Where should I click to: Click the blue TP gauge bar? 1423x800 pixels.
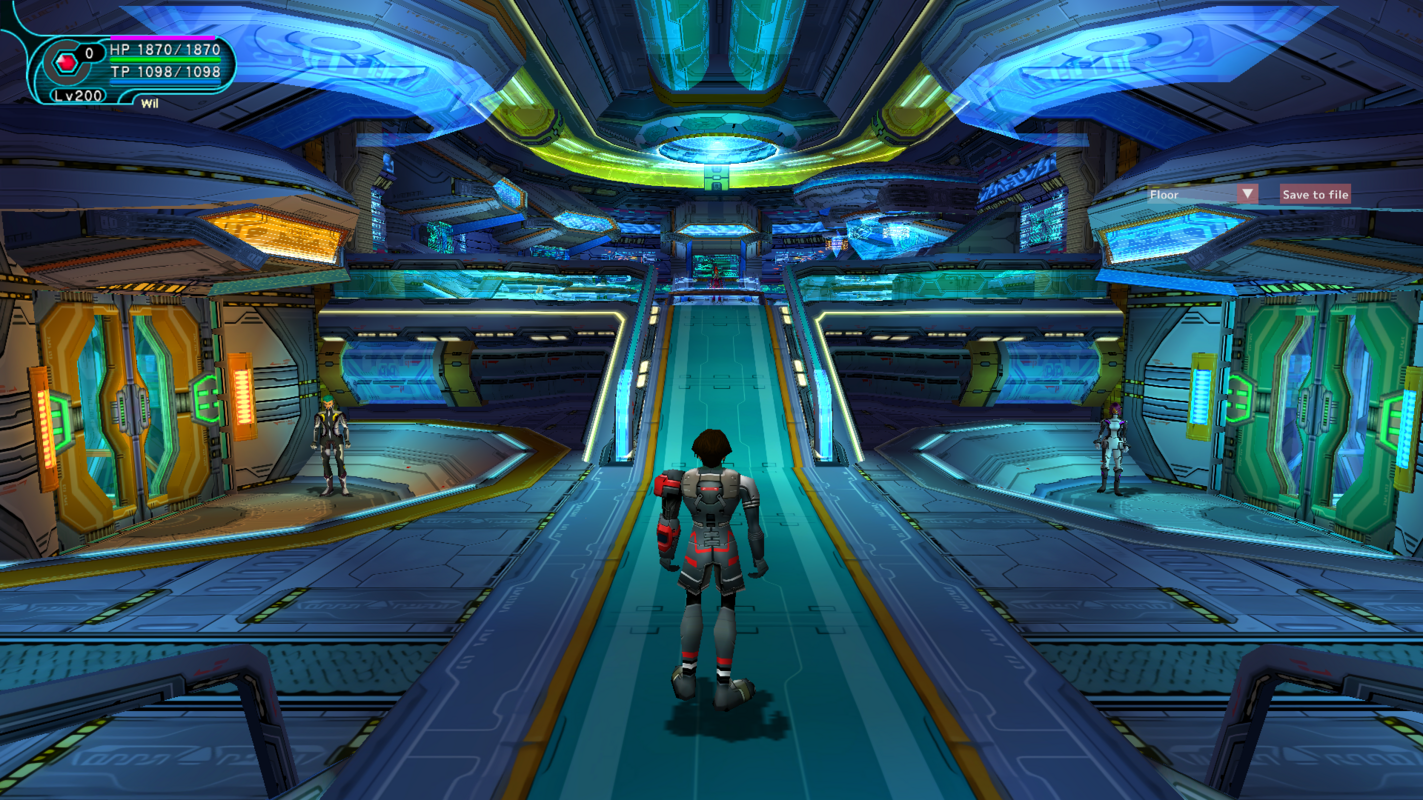coord(164,81)
